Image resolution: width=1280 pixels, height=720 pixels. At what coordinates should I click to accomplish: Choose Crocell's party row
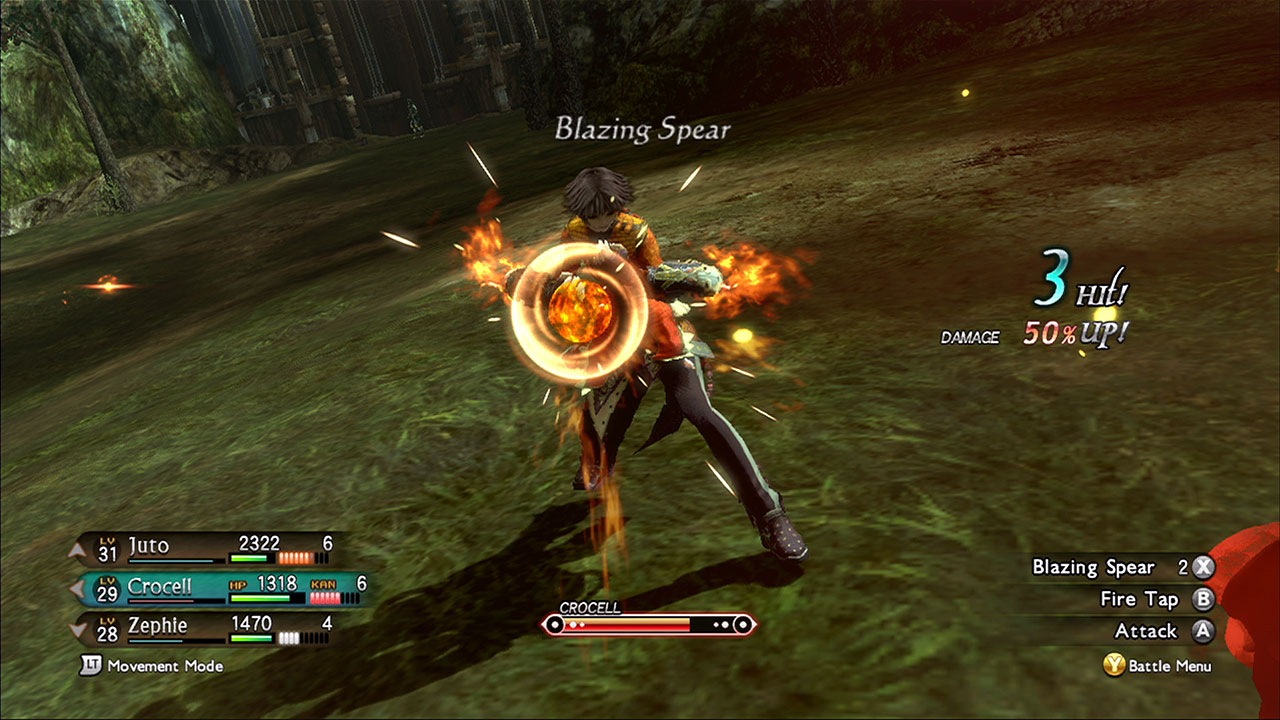pyautogui.click(x=160, y=588)
